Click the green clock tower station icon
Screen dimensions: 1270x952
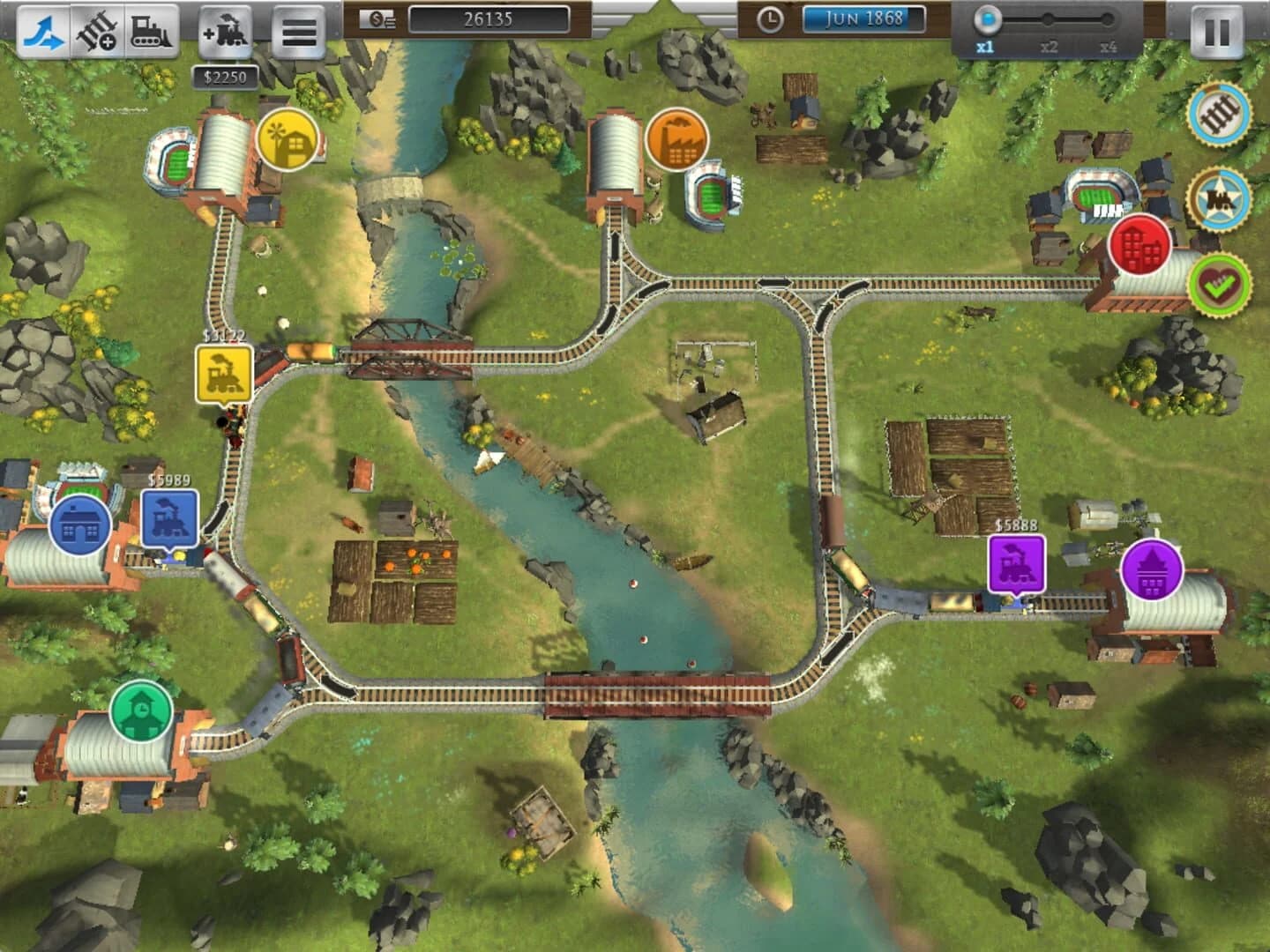141,710
